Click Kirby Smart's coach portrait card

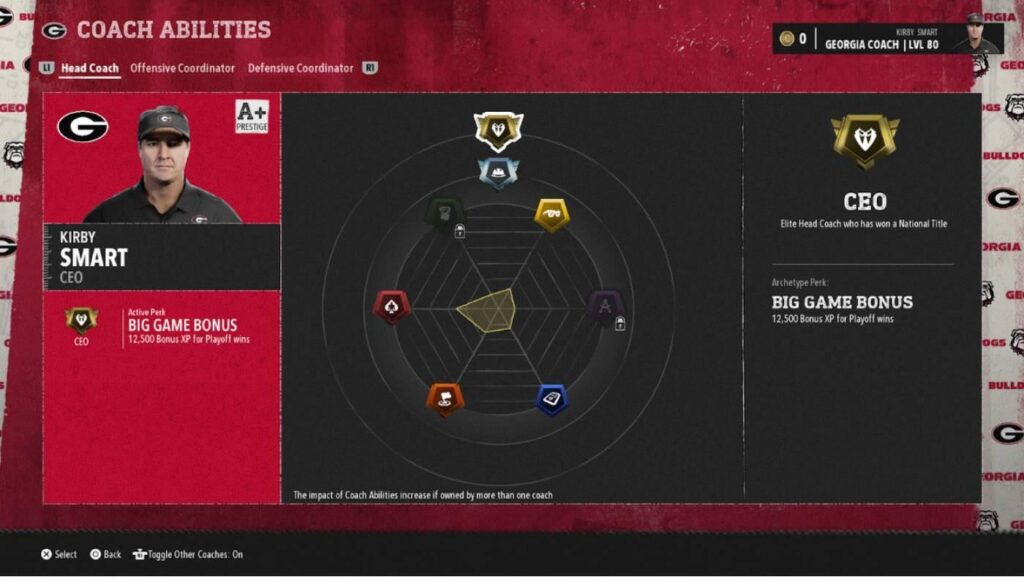pos(161,159)
